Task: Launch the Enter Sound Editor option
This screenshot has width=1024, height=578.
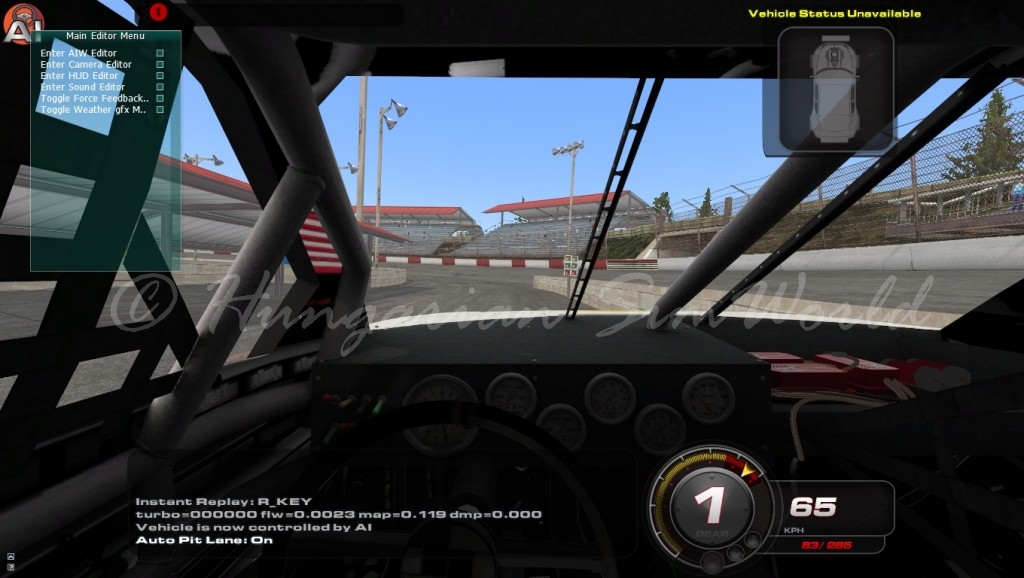Action: [x=84, y=87]
